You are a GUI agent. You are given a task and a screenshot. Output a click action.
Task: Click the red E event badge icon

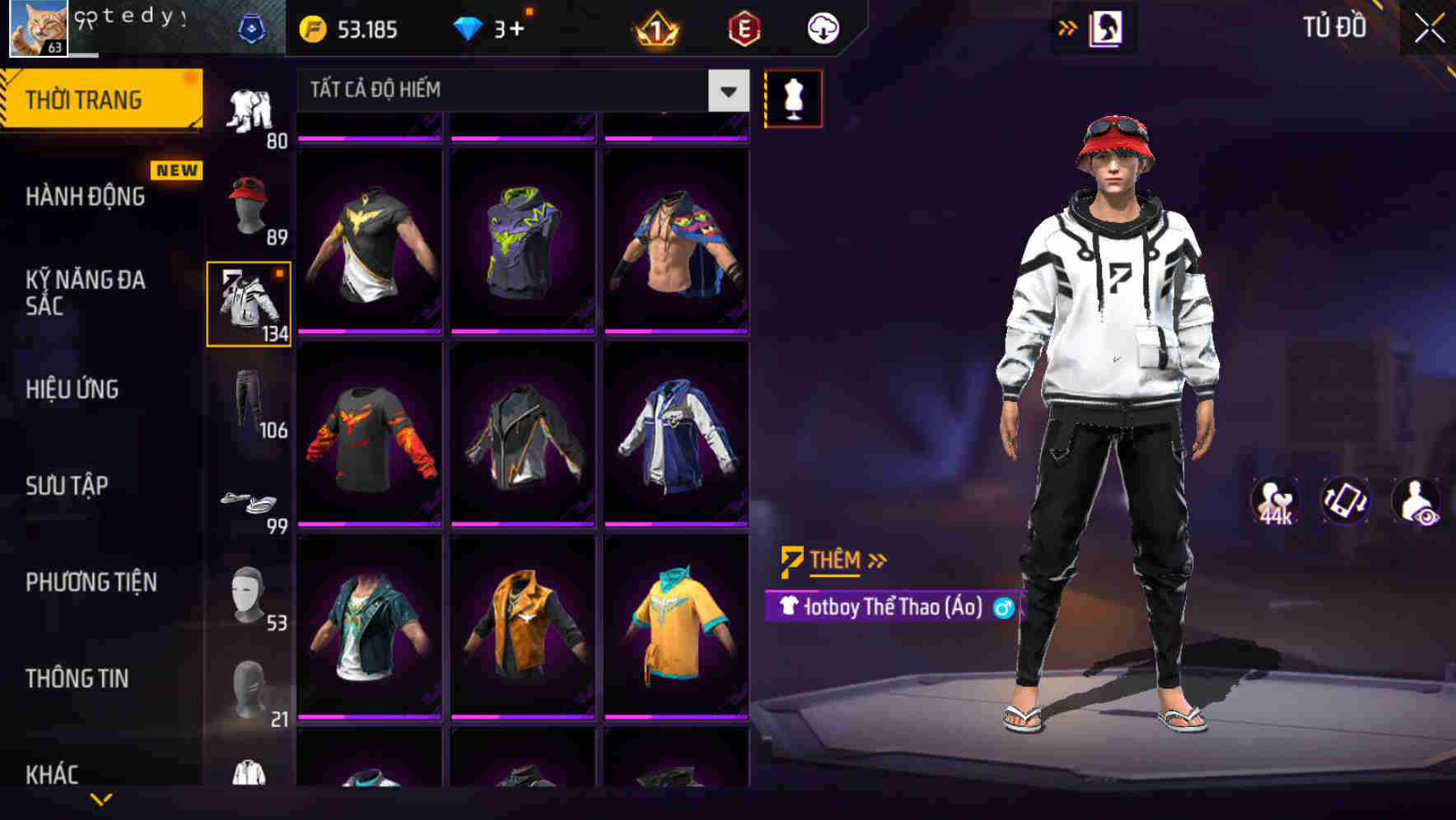(744, 27)
